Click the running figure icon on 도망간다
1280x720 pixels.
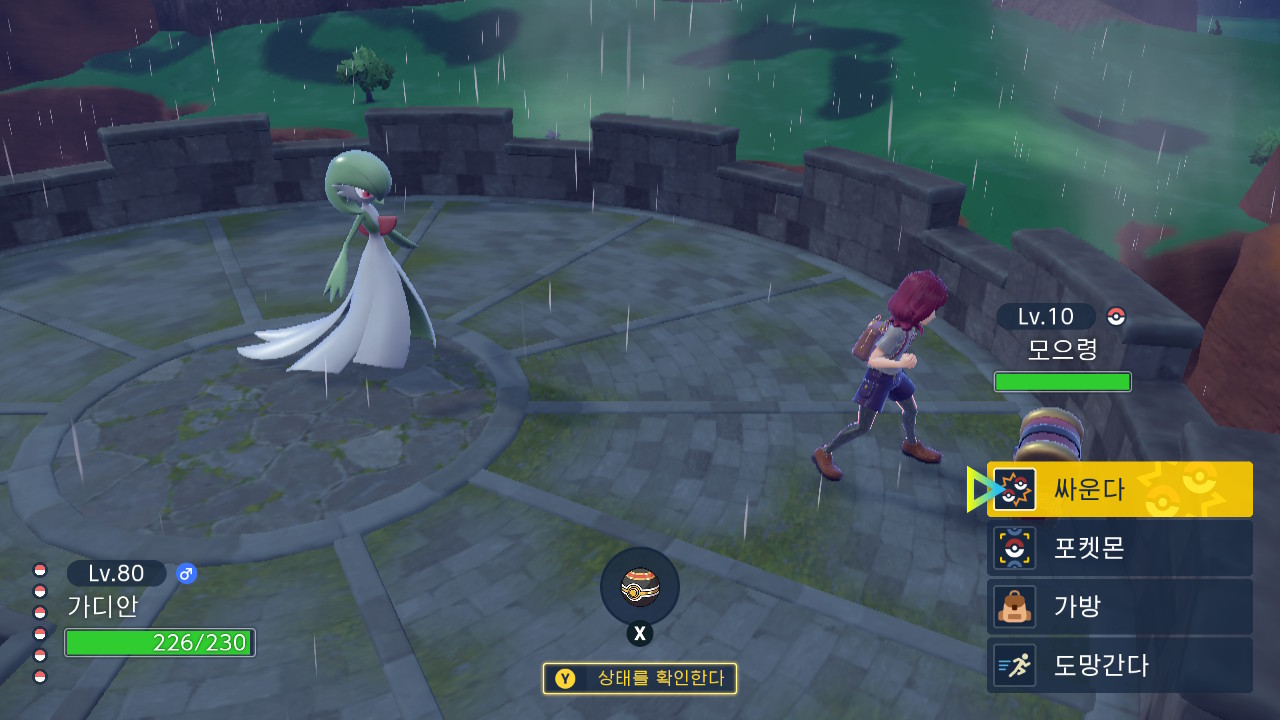[1014, 665]
